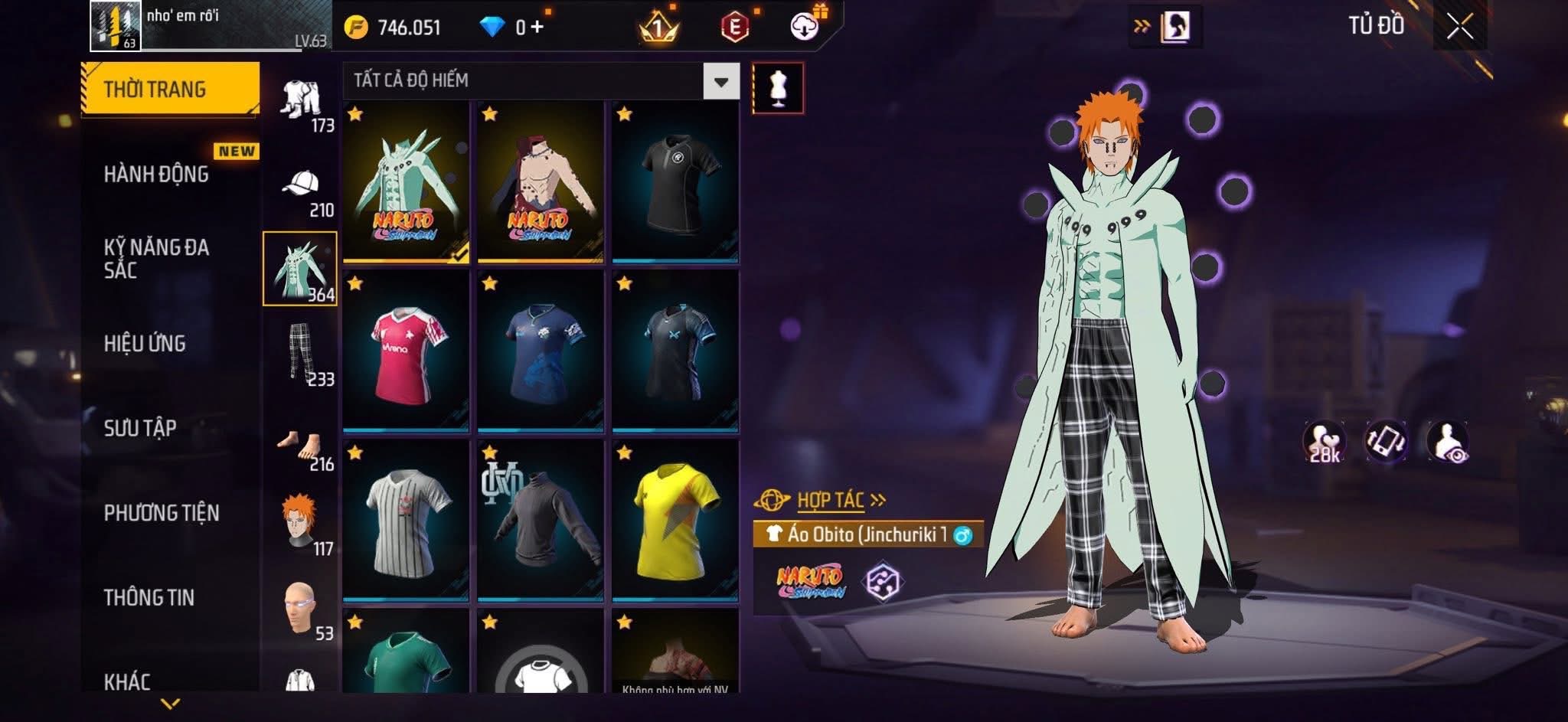The image size is (1568, 722).
Task: Open the Kỹ Năng Đa Sắc tab
Action: click(156, 258)
